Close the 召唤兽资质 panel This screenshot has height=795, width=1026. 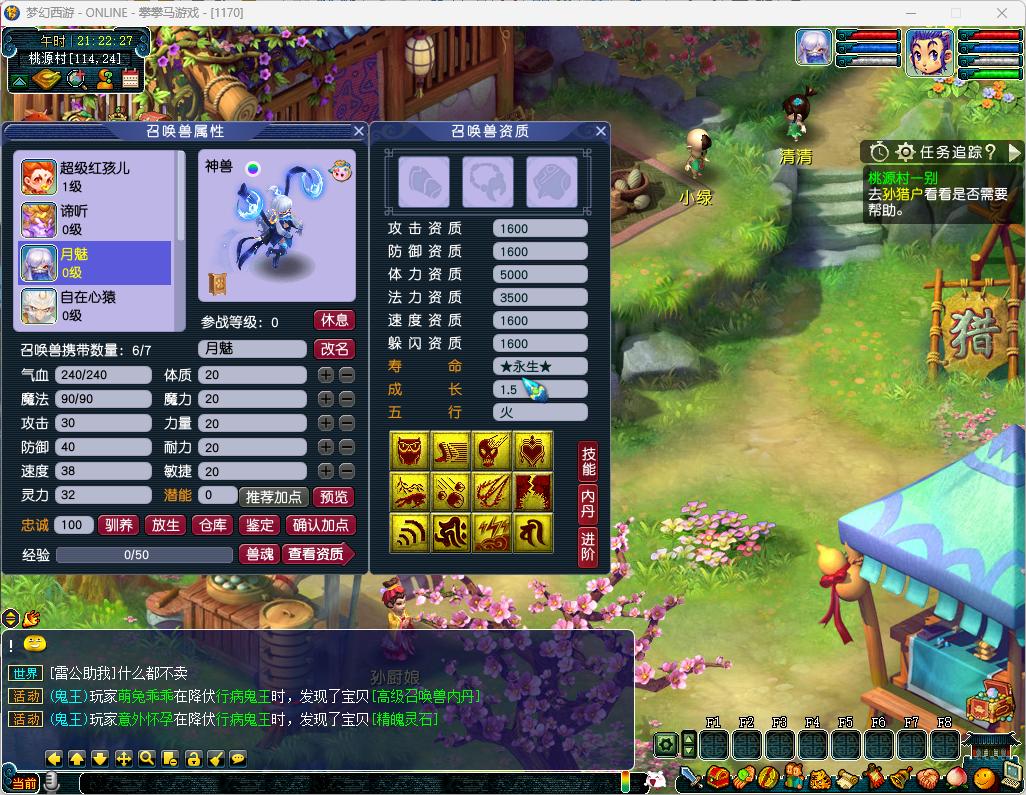(601, 131)
